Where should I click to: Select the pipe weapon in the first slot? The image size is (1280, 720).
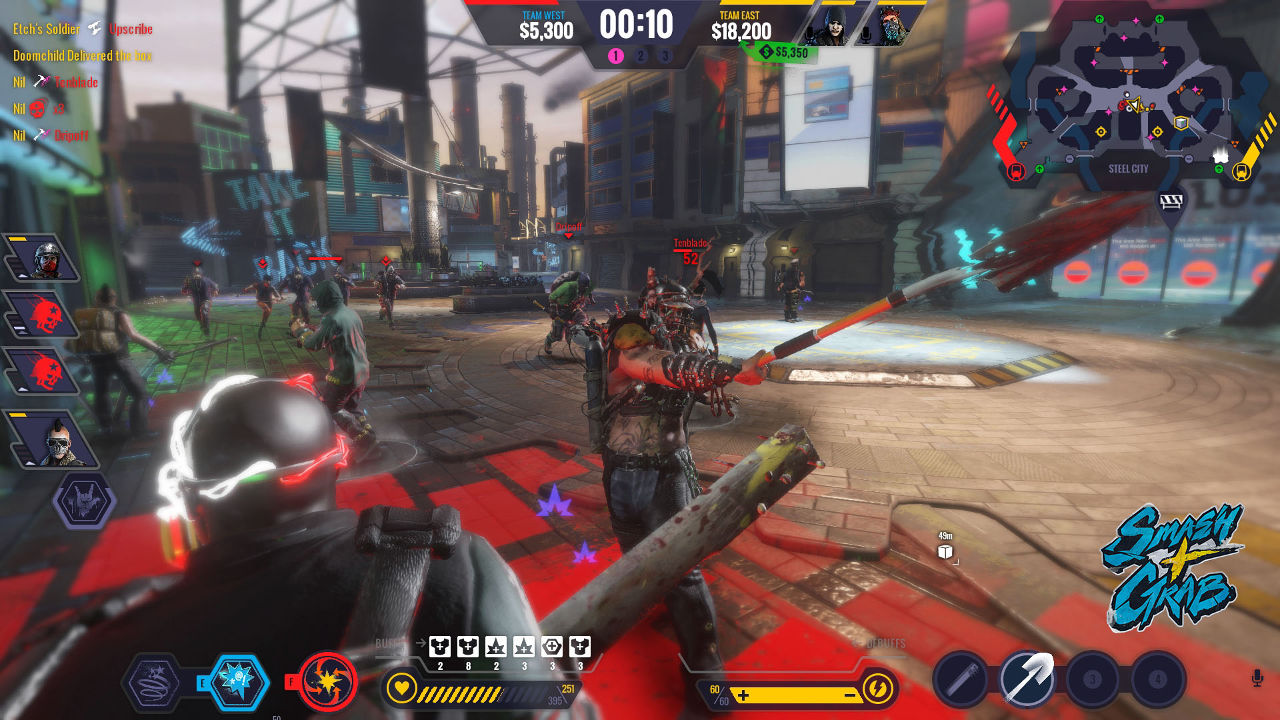tap(961, 681)
